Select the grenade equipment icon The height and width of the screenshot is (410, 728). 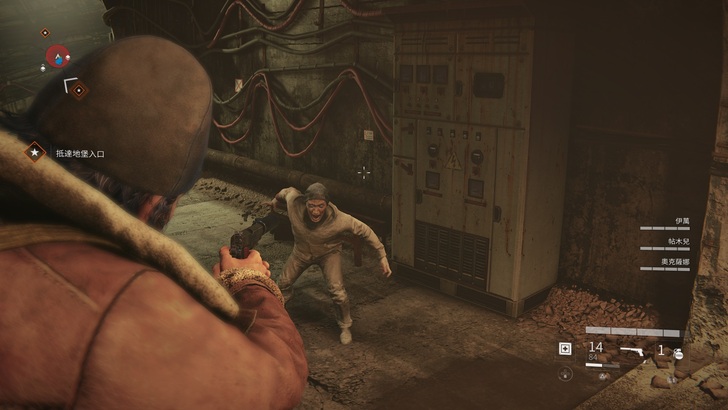point(677,352)
